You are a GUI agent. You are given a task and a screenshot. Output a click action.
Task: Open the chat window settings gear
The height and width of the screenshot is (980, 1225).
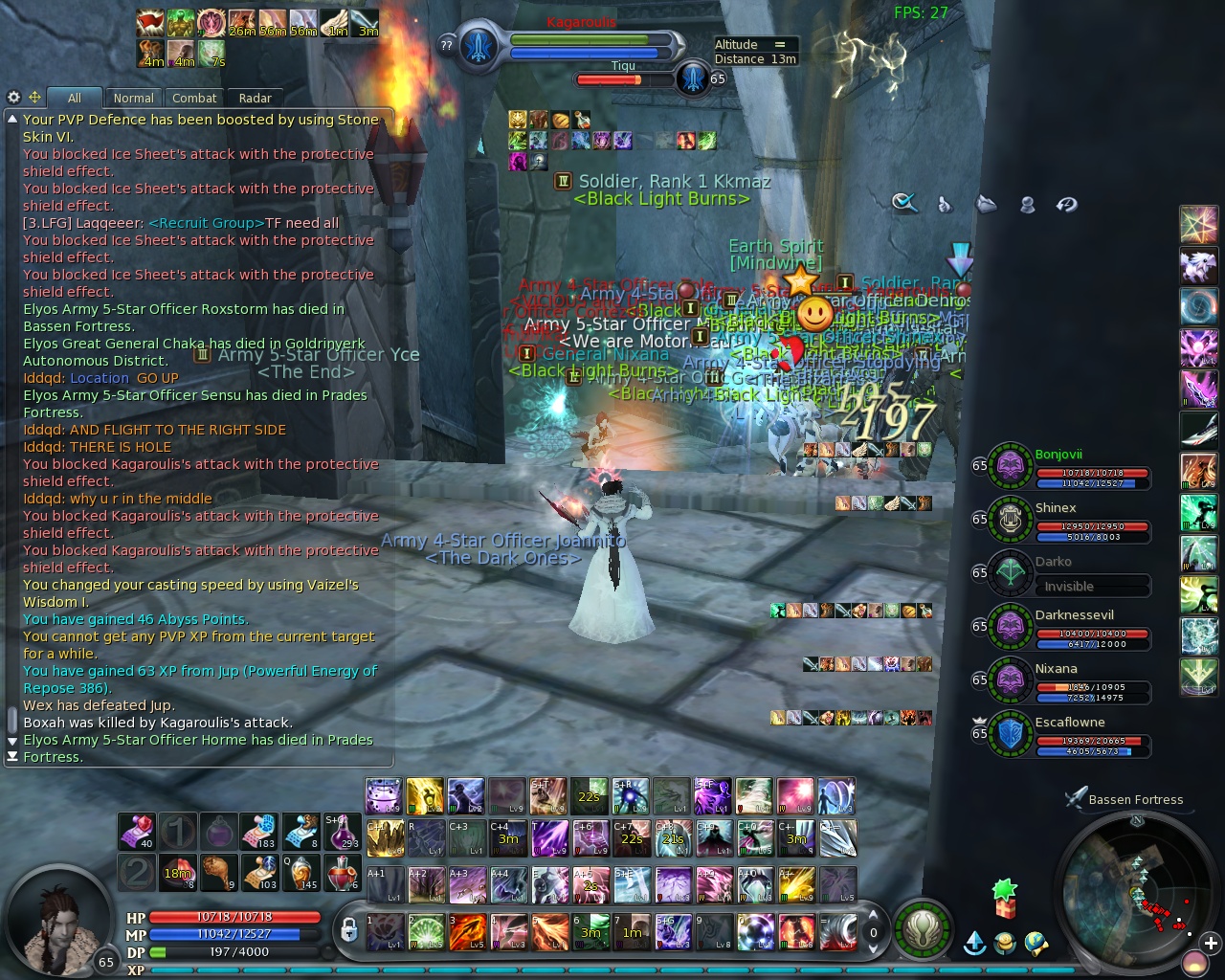(x=13, y=97)
